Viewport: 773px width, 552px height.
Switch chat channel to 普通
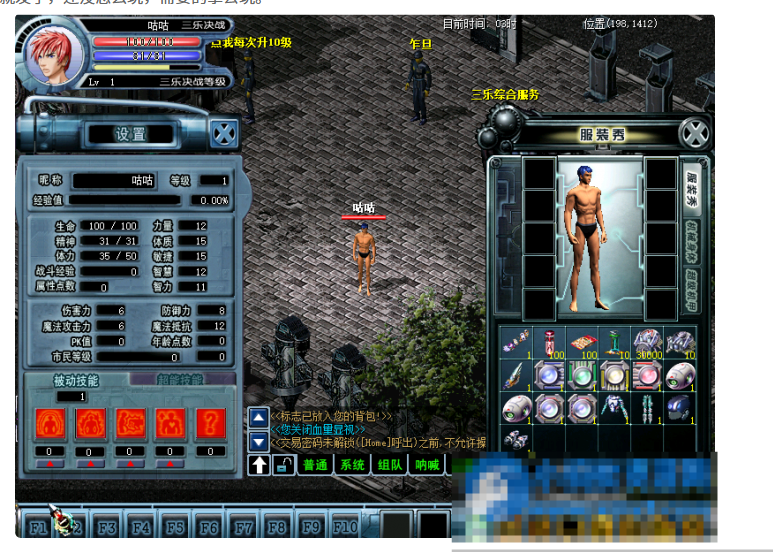[316, 465]
